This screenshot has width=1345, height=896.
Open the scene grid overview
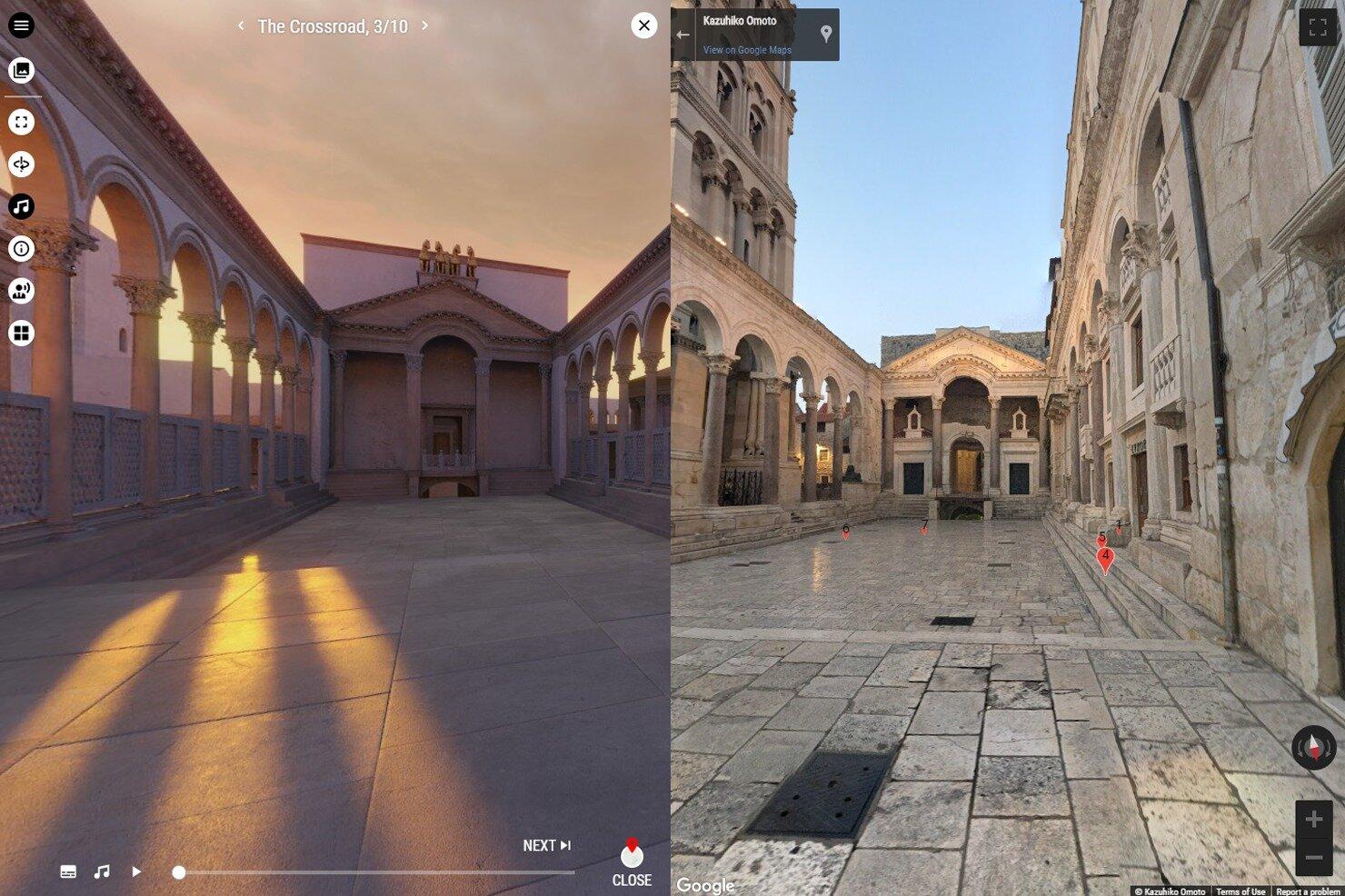coord(22,333)
